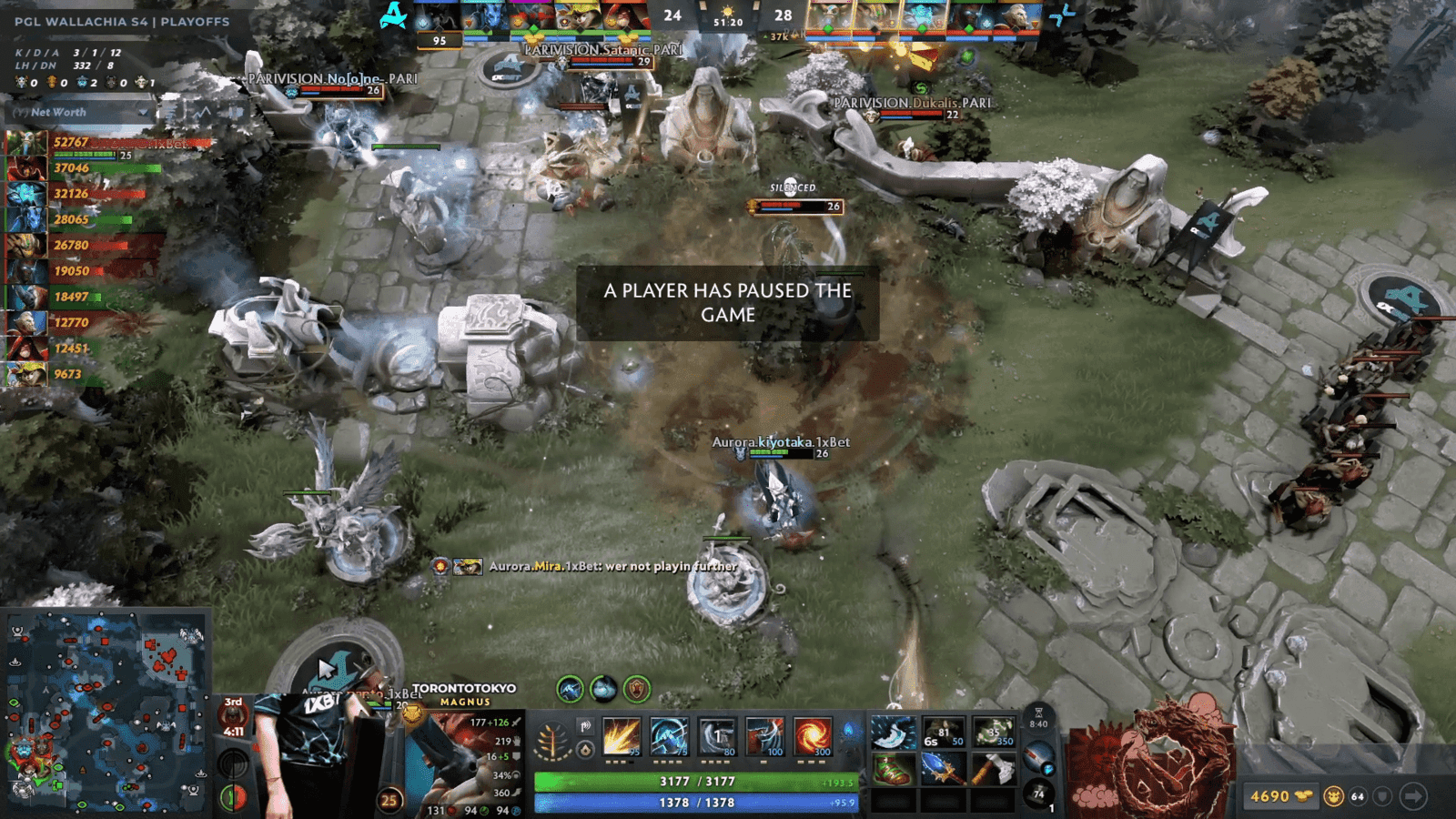
Task: Select the Blink Dagger inventory slot
Action: (892, 733)
